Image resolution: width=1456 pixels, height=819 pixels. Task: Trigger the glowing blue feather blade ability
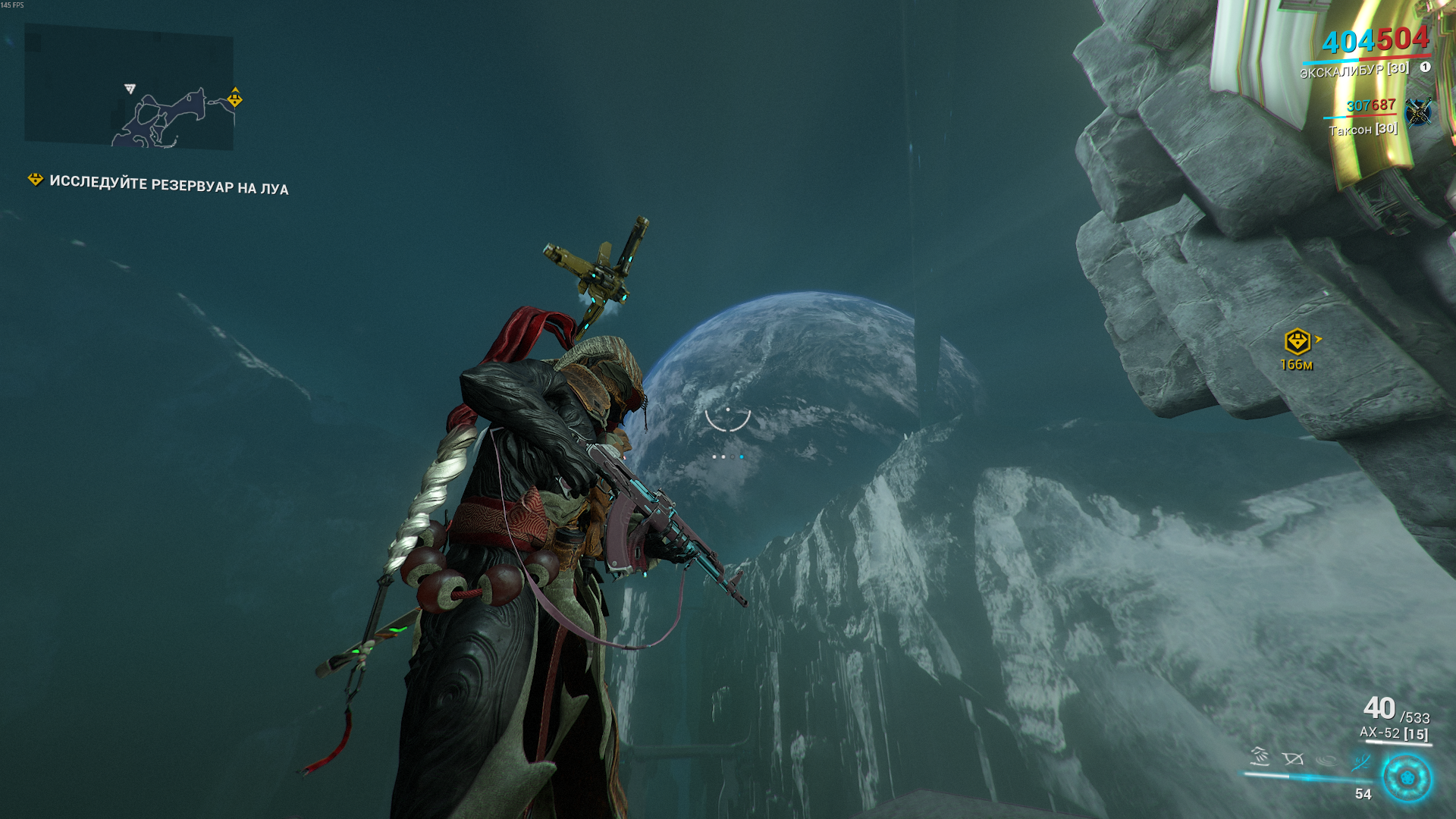click(x=1360, y=761)
